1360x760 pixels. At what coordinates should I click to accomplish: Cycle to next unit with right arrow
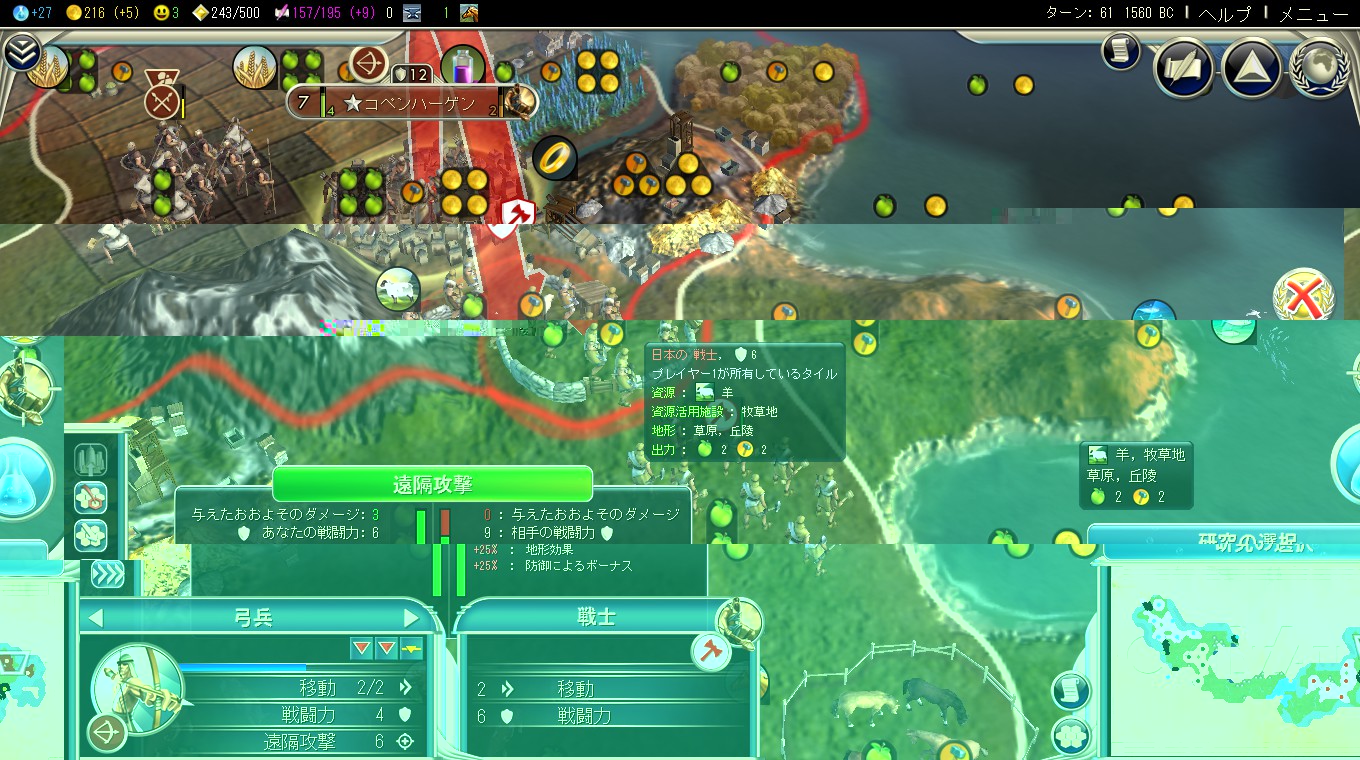pyautogui.click(x=411, y=618)
